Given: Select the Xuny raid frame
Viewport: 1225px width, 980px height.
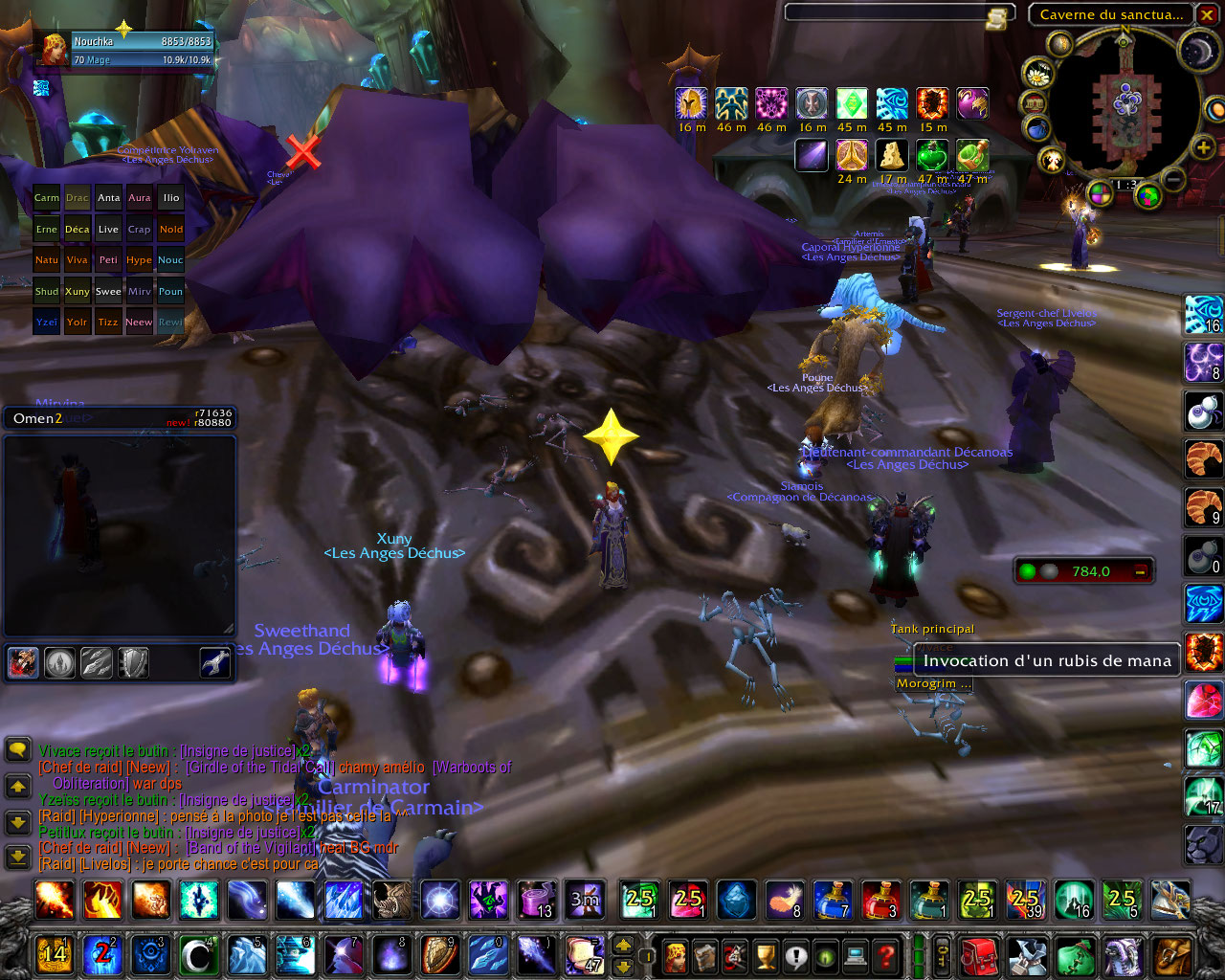Looking at the screenshot, I should (x=78, y=291).
